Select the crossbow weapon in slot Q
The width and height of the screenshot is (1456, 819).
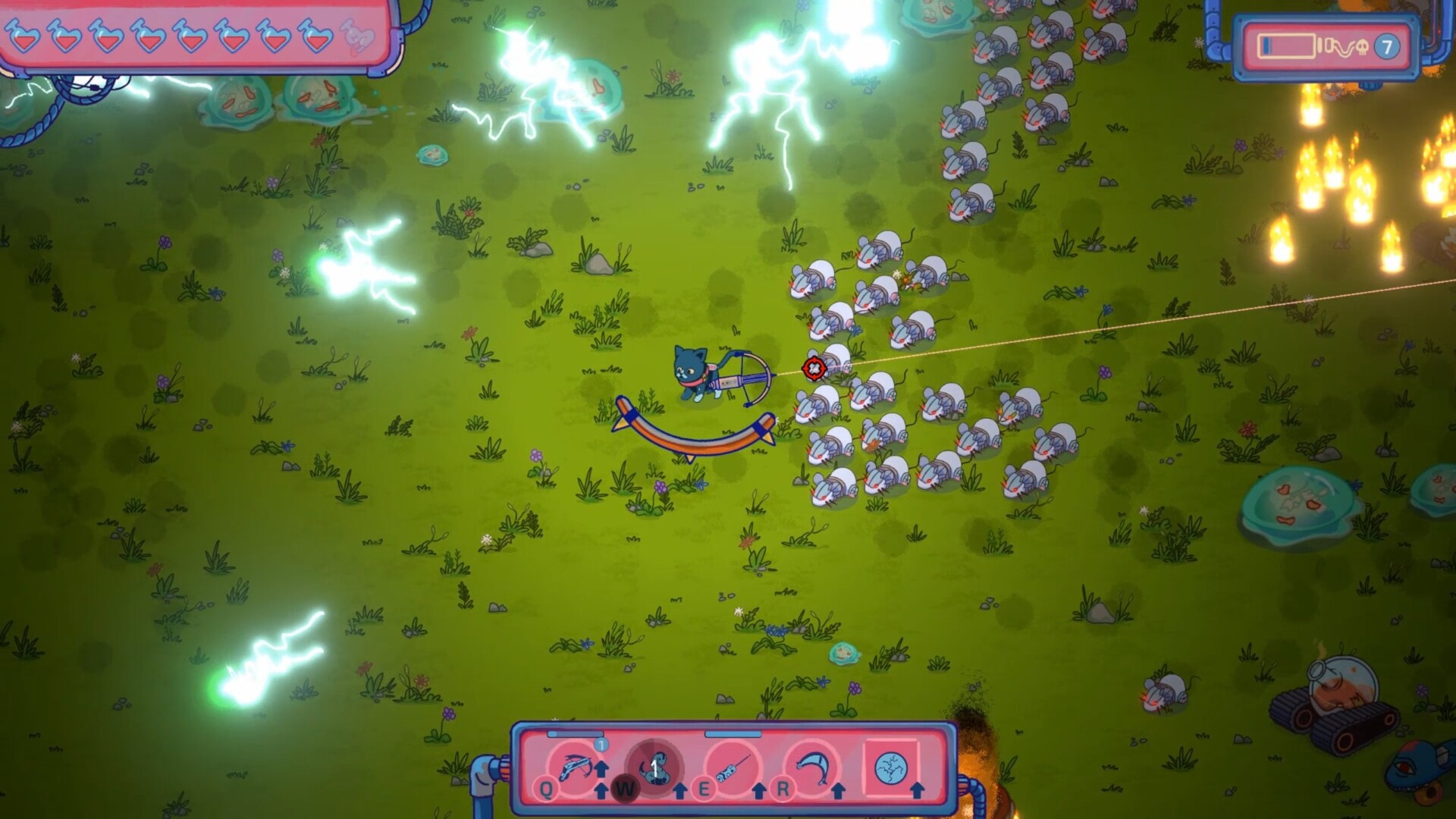pos(576,766)
